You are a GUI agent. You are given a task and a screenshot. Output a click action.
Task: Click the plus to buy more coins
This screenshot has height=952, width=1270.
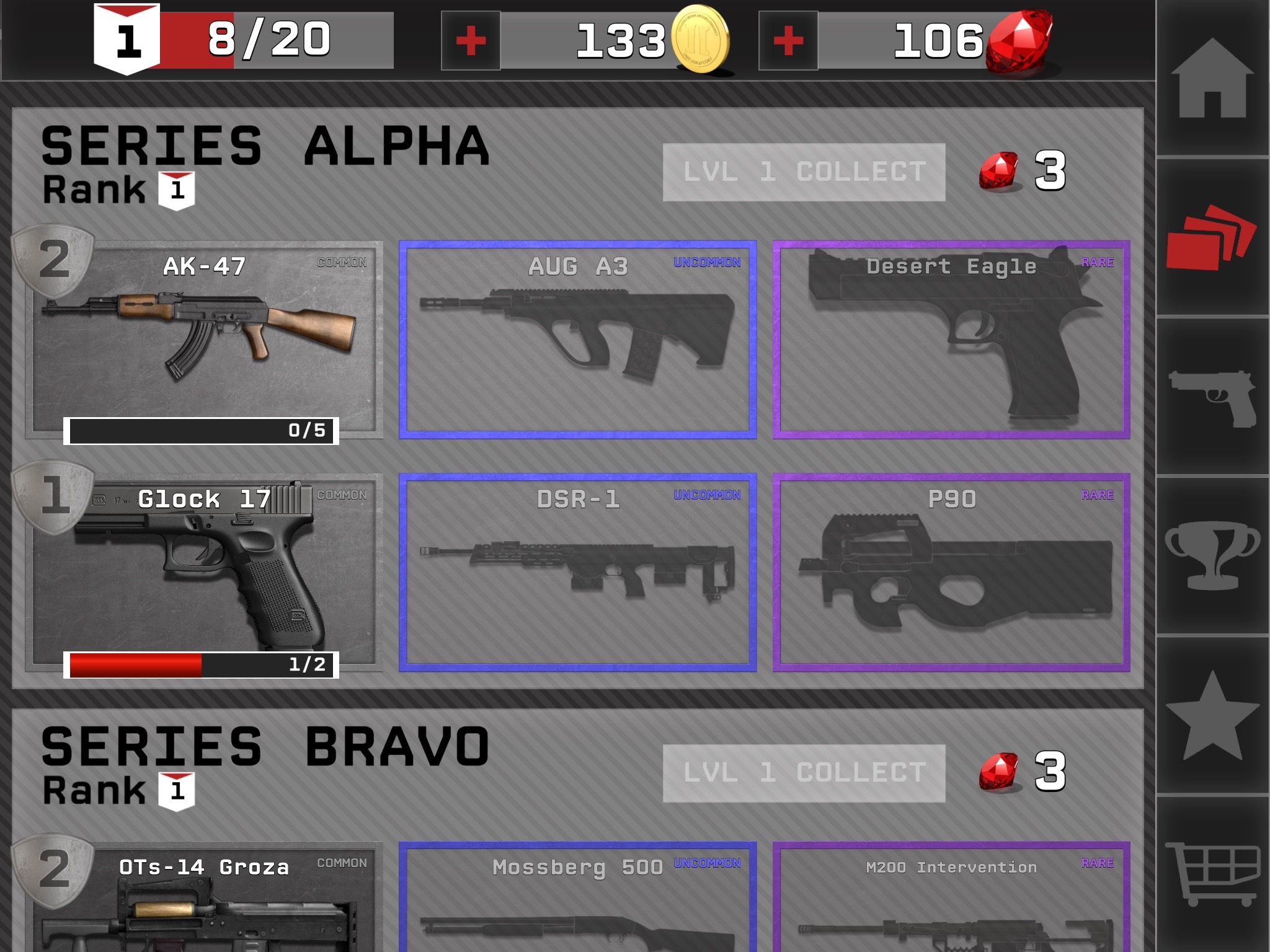coord(470,40)
